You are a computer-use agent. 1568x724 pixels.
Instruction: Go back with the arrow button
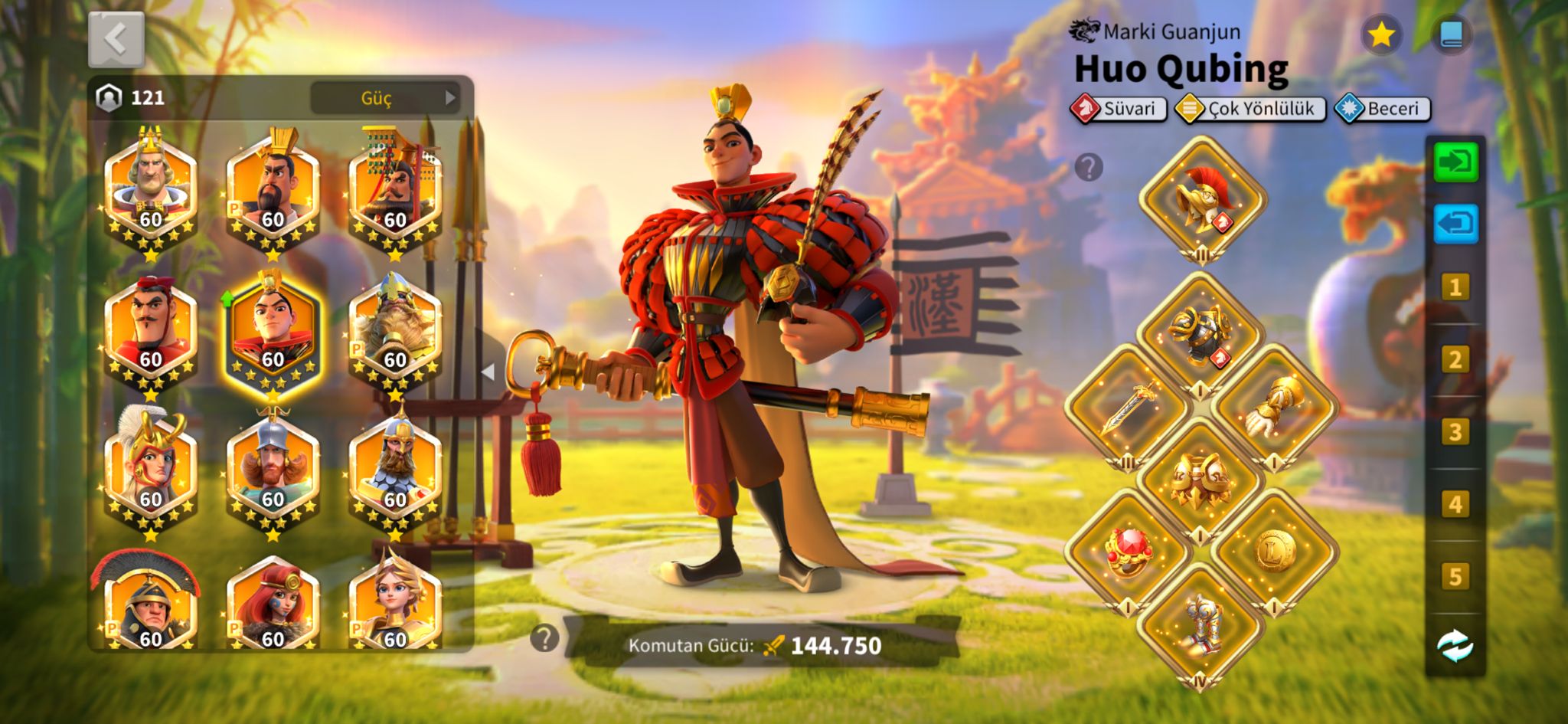coord(116,39)
